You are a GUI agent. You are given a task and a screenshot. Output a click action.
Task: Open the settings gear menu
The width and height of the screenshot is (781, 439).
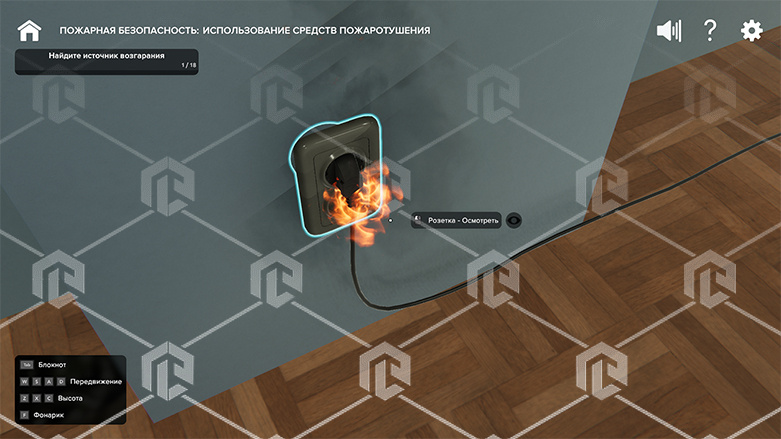tap(751, 31)
